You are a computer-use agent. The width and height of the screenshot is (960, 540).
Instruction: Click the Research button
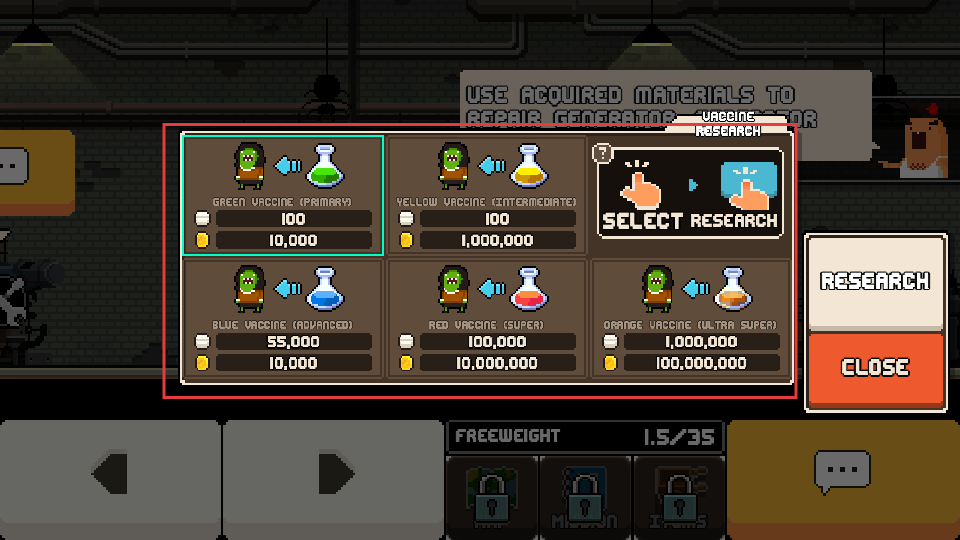(875, 282)
